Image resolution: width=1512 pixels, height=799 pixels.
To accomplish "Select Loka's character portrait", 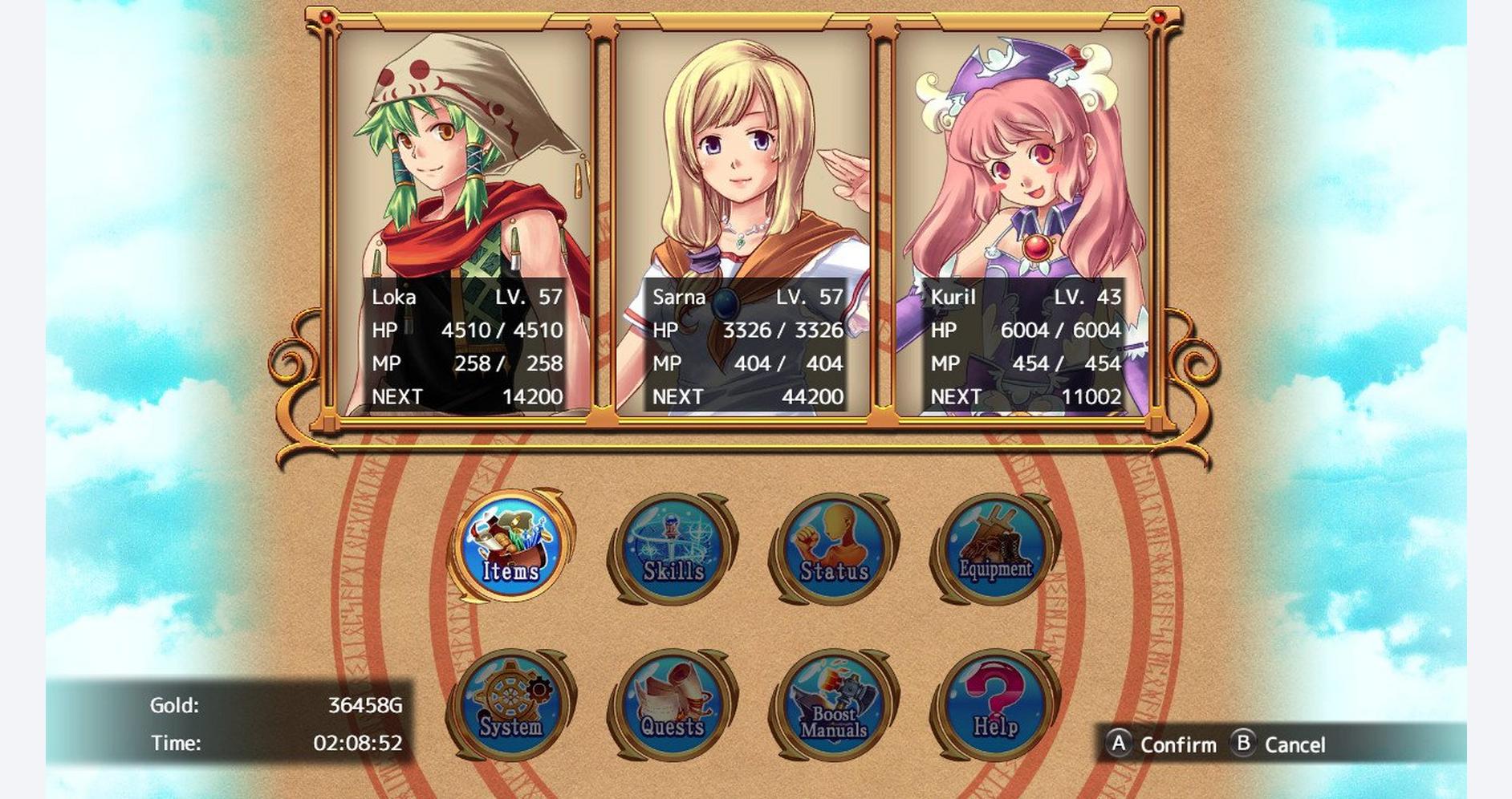I will pos(461,160).
